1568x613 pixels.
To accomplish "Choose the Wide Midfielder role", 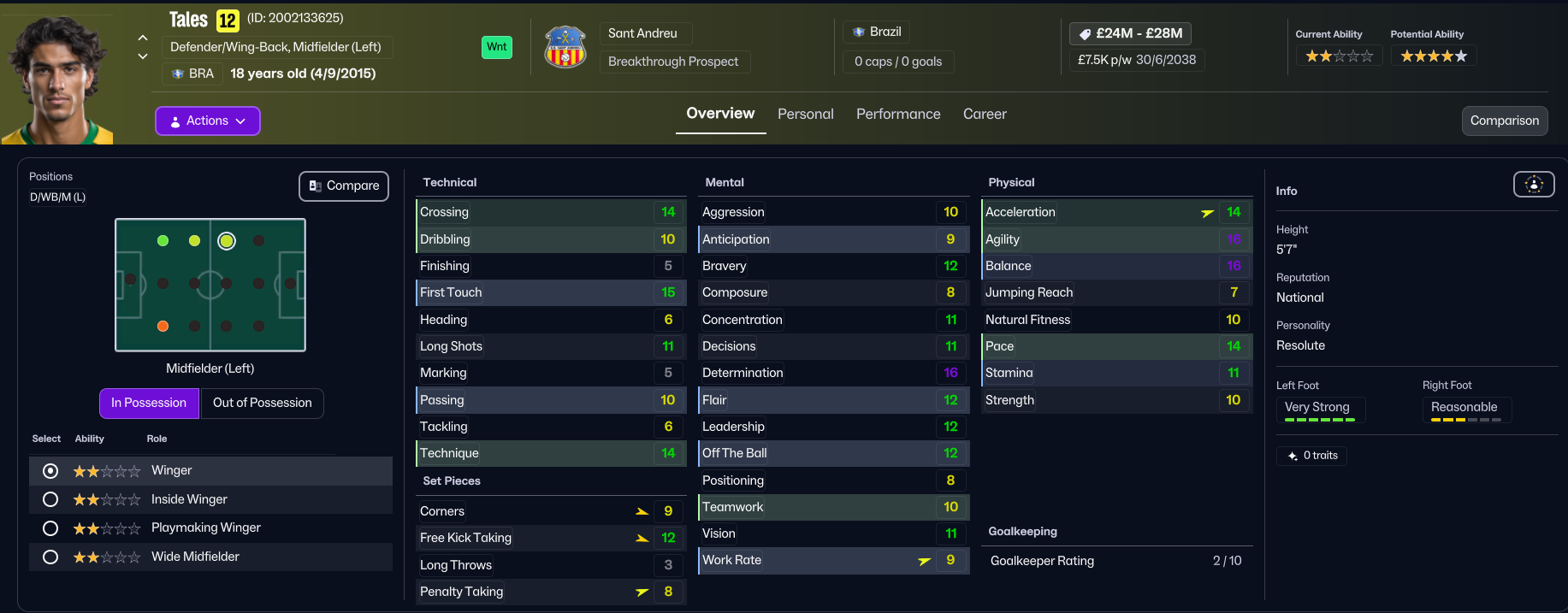I will [x=50, y=557].
